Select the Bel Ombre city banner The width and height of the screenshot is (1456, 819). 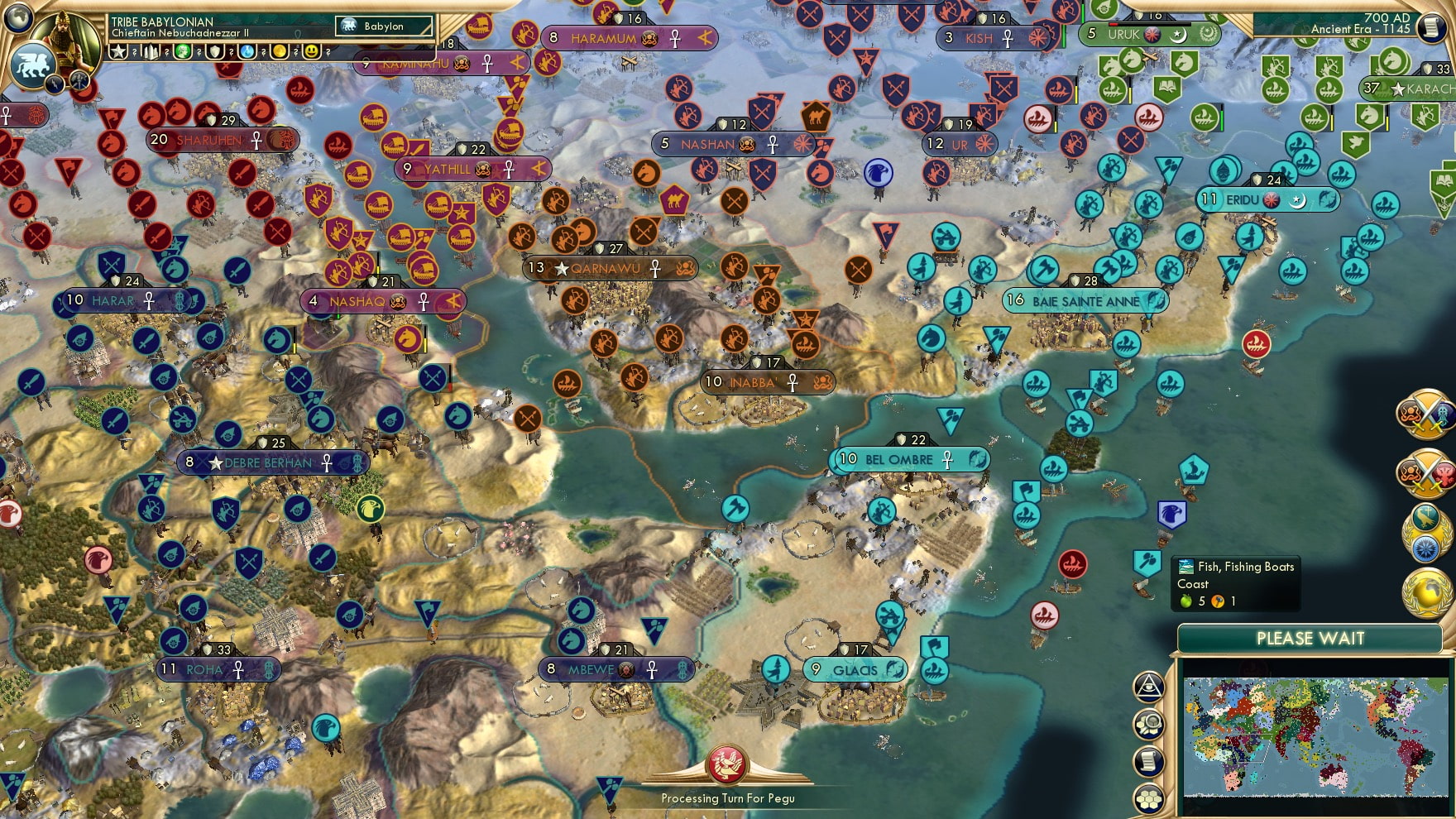(x=908, y=459)
